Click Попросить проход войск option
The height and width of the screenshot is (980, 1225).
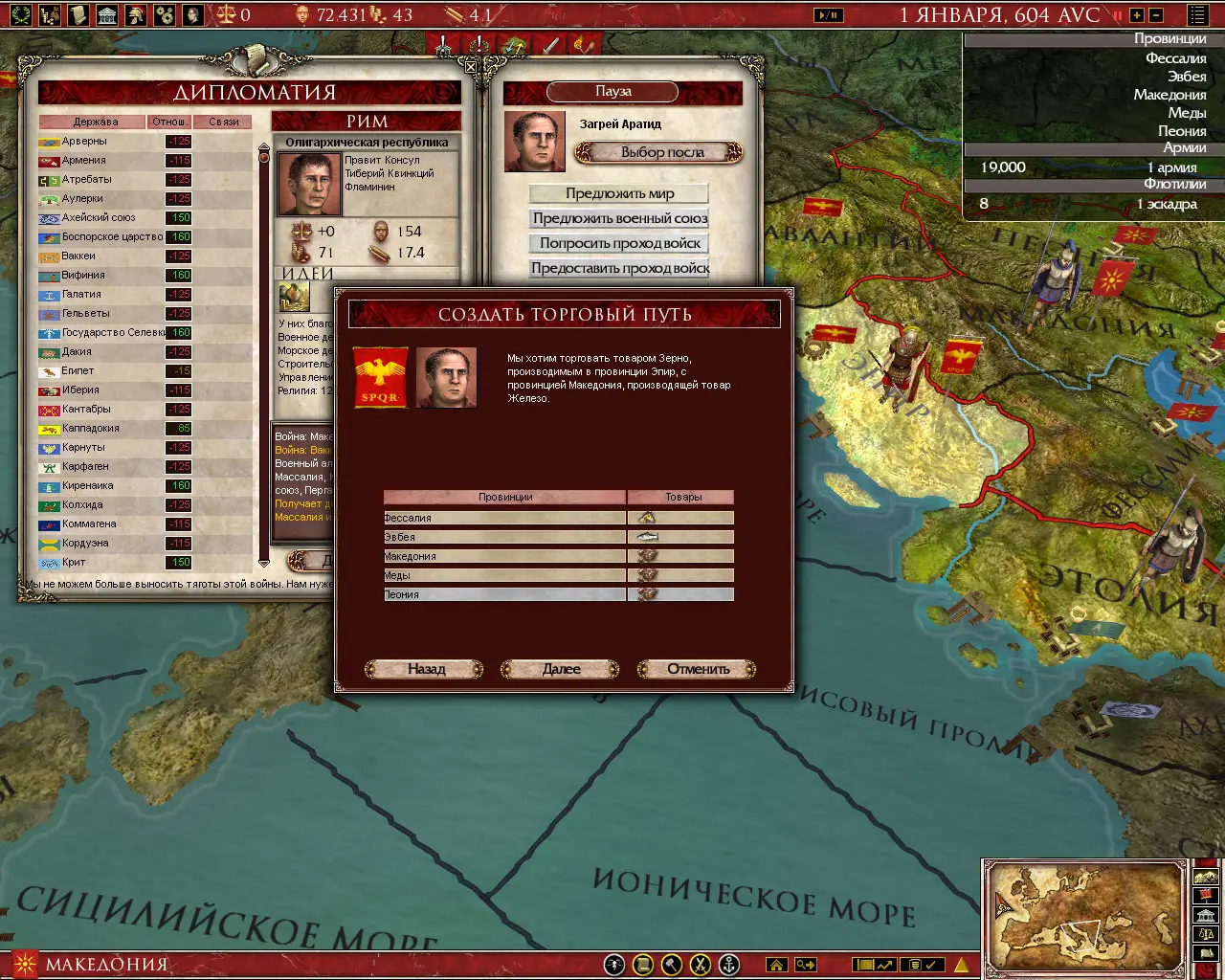point(619,243)
